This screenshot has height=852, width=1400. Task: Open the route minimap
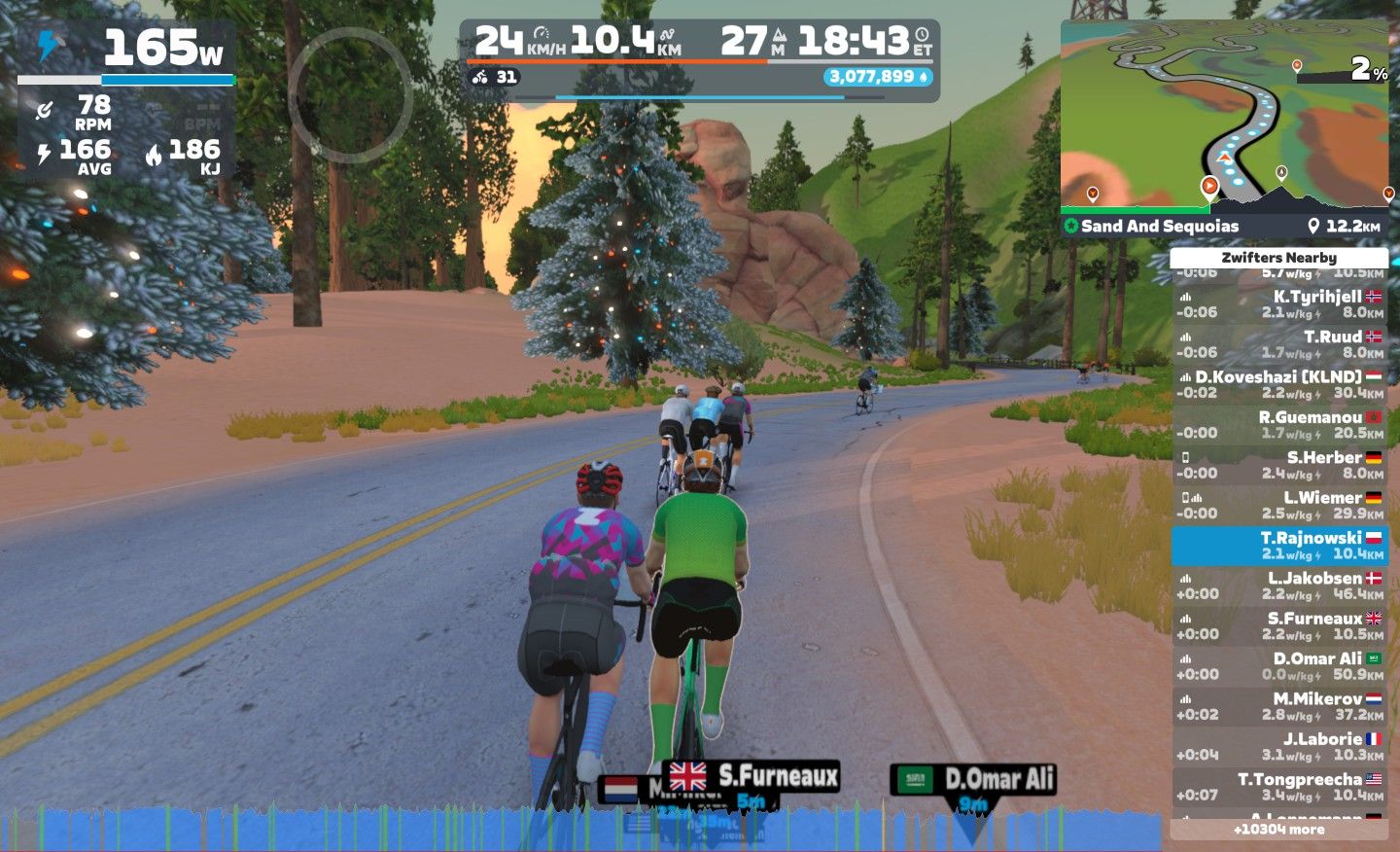coord(1224,117)
